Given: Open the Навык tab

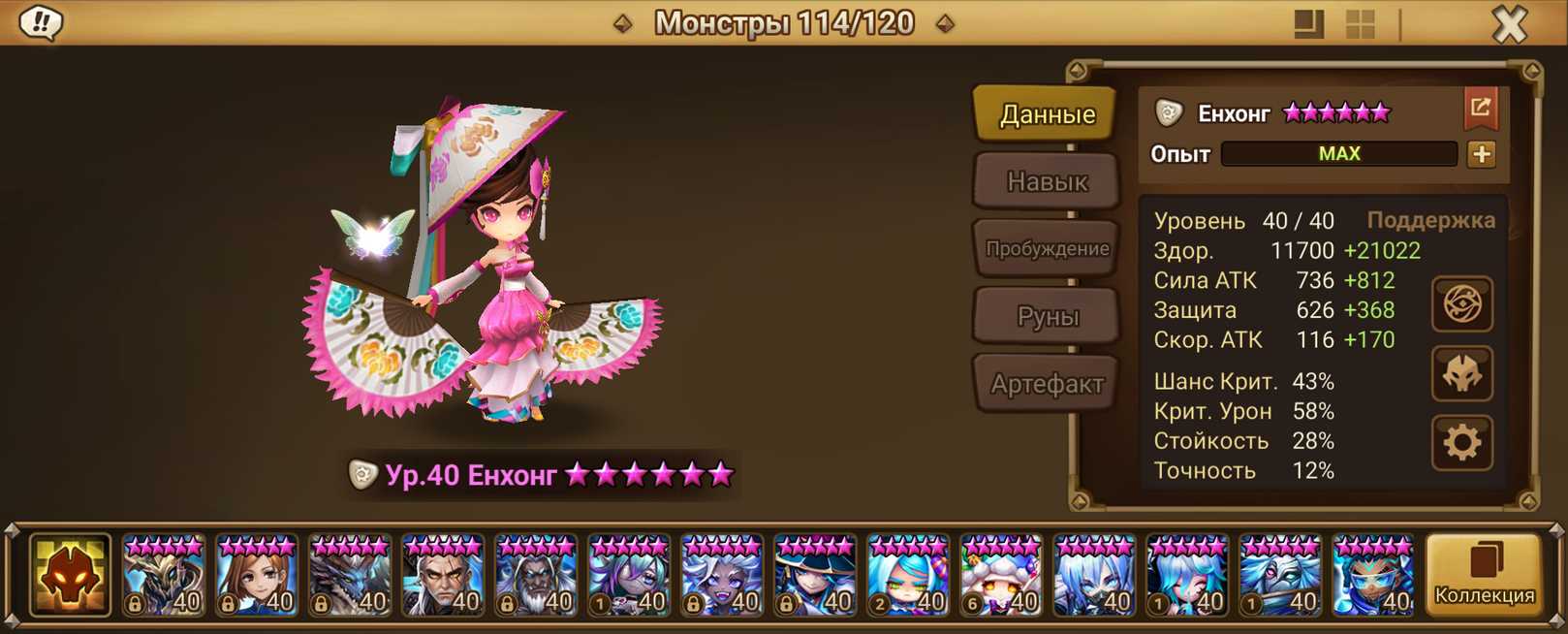Looking at the screenshot, I should tap(1047, 181).
